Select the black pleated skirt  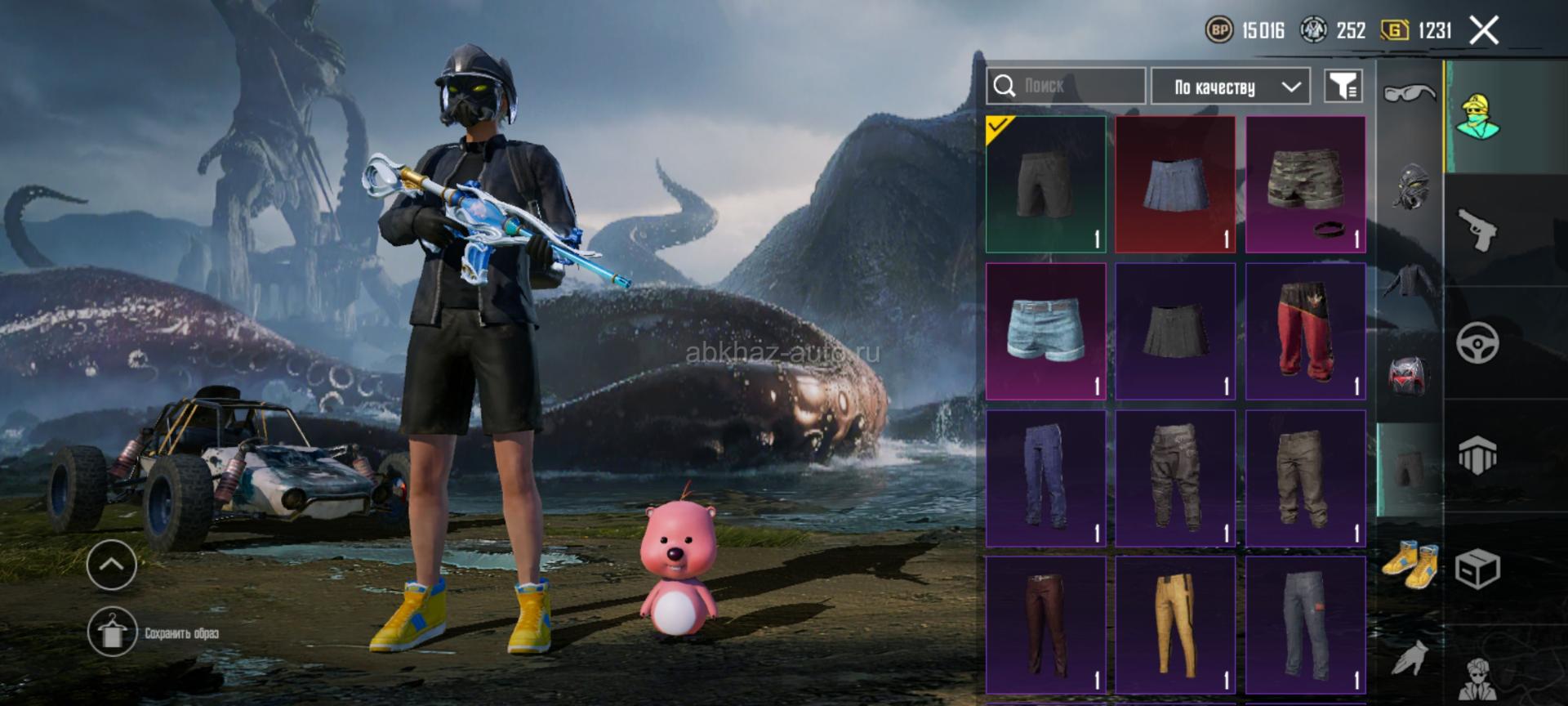pos(1175,331)
